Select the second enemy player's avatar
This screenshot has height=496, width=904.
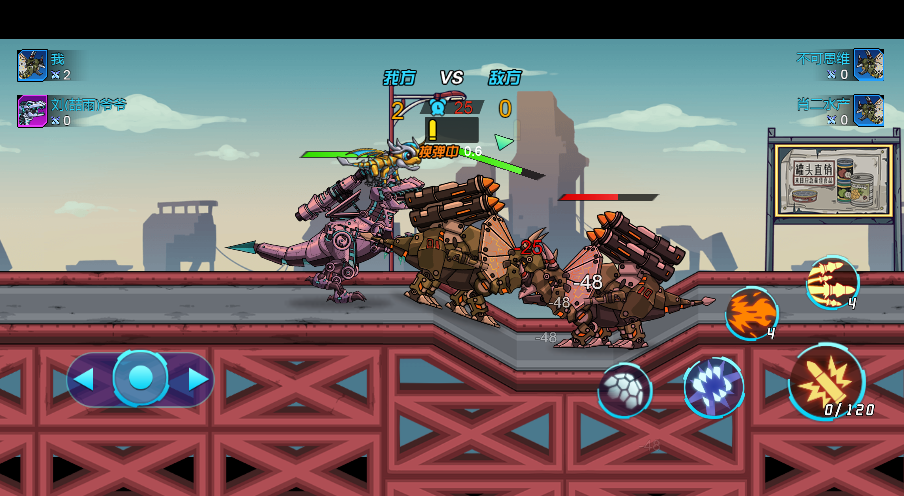(868, 110)
